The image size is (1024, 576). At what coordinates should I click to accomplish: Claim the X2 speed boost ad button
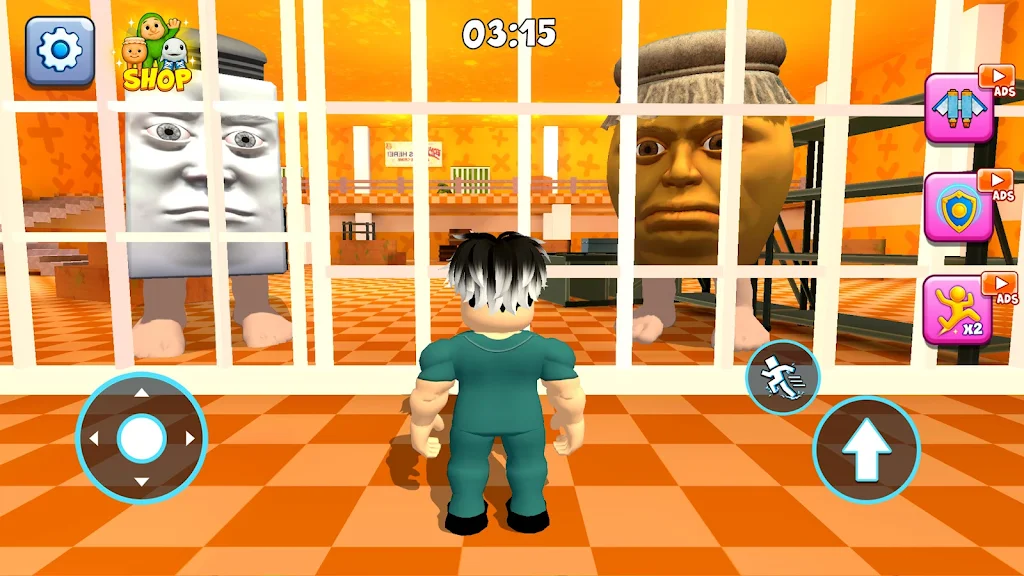[957, 309]
